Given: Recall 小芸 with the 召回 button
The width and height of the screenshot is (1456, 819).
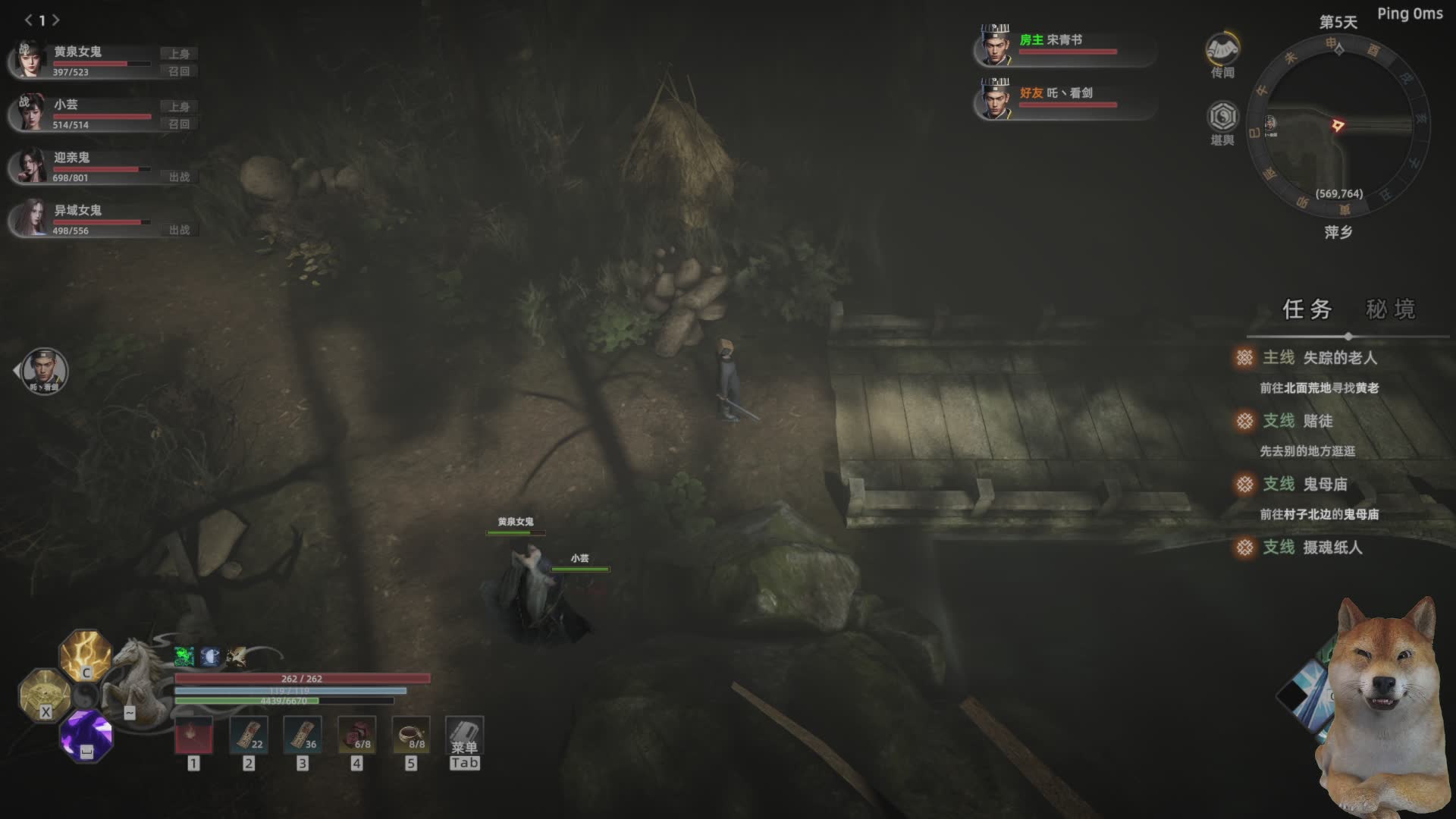Looking at the screenshot, I should tap(179, 124).
